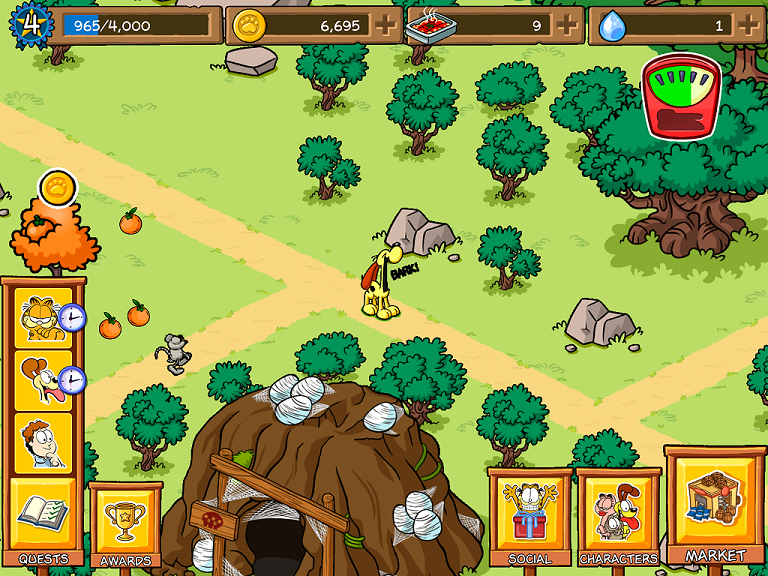This screenshot has width=768, height=576.
Task: Tap the red-green scale meter icon
Action: pos(682,96)
